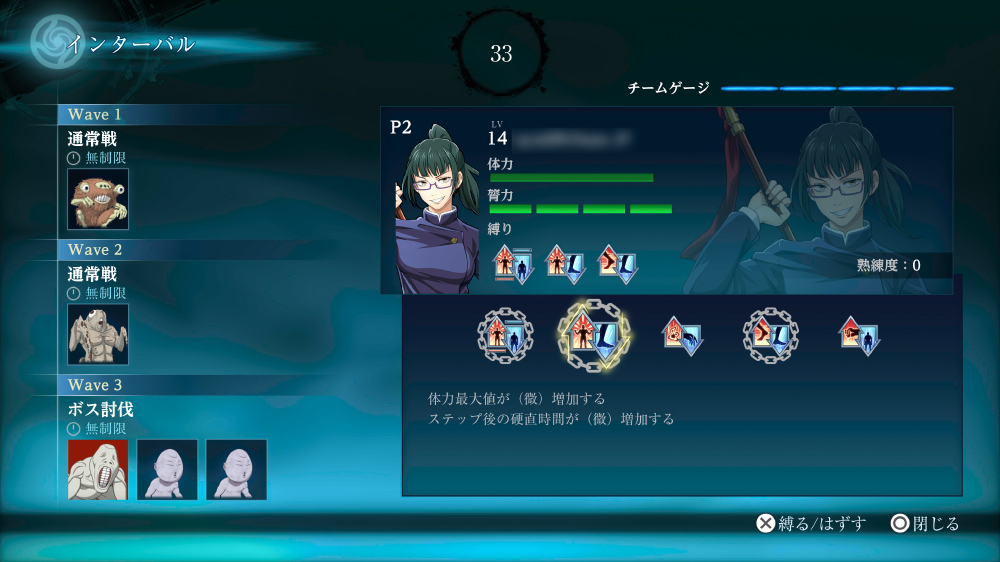The height and width of the screenshot is (562, 1000).
Task: Click the equipped kick vow in Maki's 縛り row
Action: pyautogui.click(x=617, y=264)
